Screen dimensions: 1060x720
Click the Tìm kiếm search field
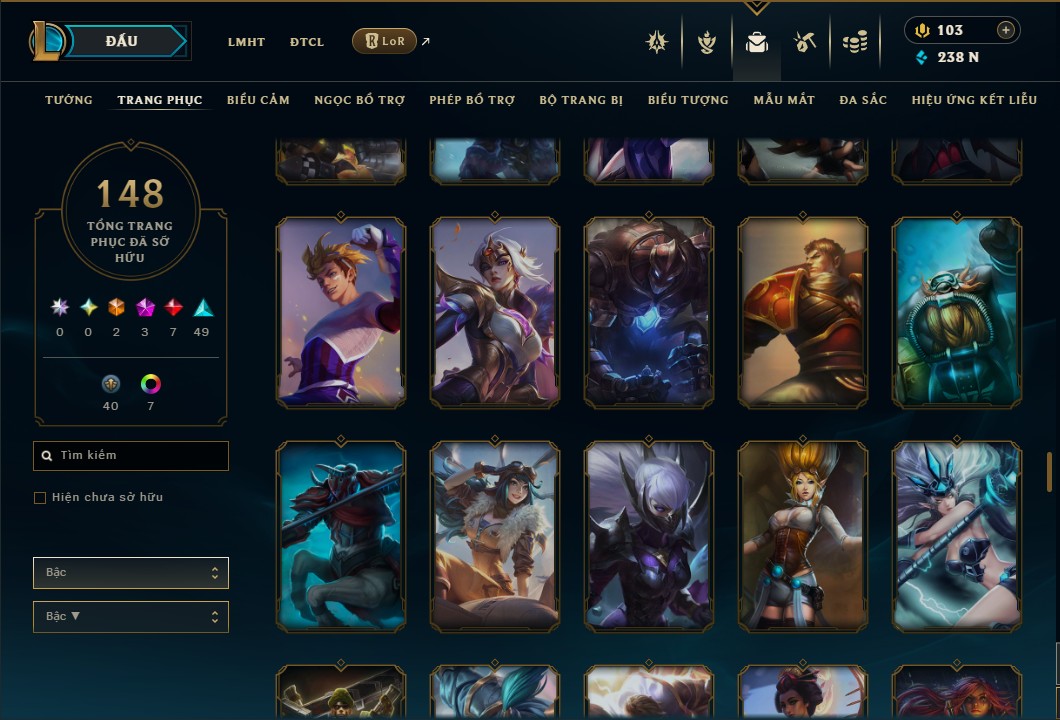tap(131, 456)
